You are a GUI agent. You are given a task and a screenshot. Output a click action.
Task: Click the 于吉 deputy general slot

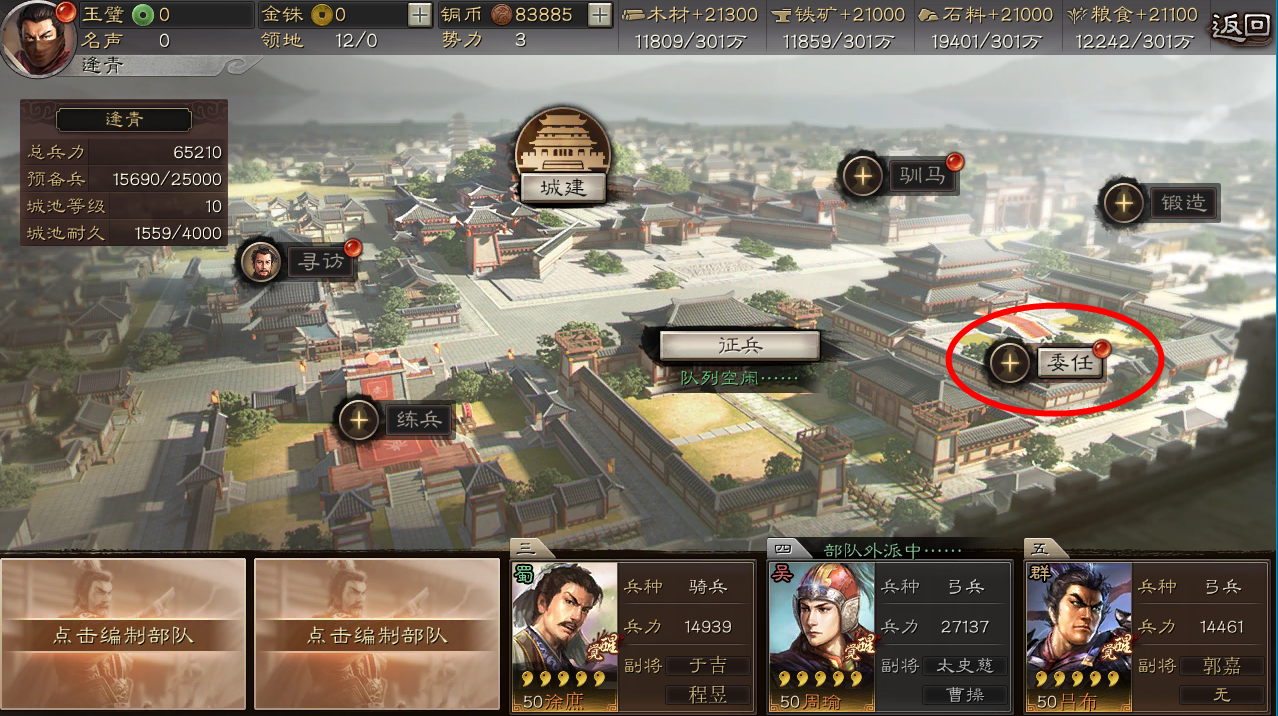[708, 665]
